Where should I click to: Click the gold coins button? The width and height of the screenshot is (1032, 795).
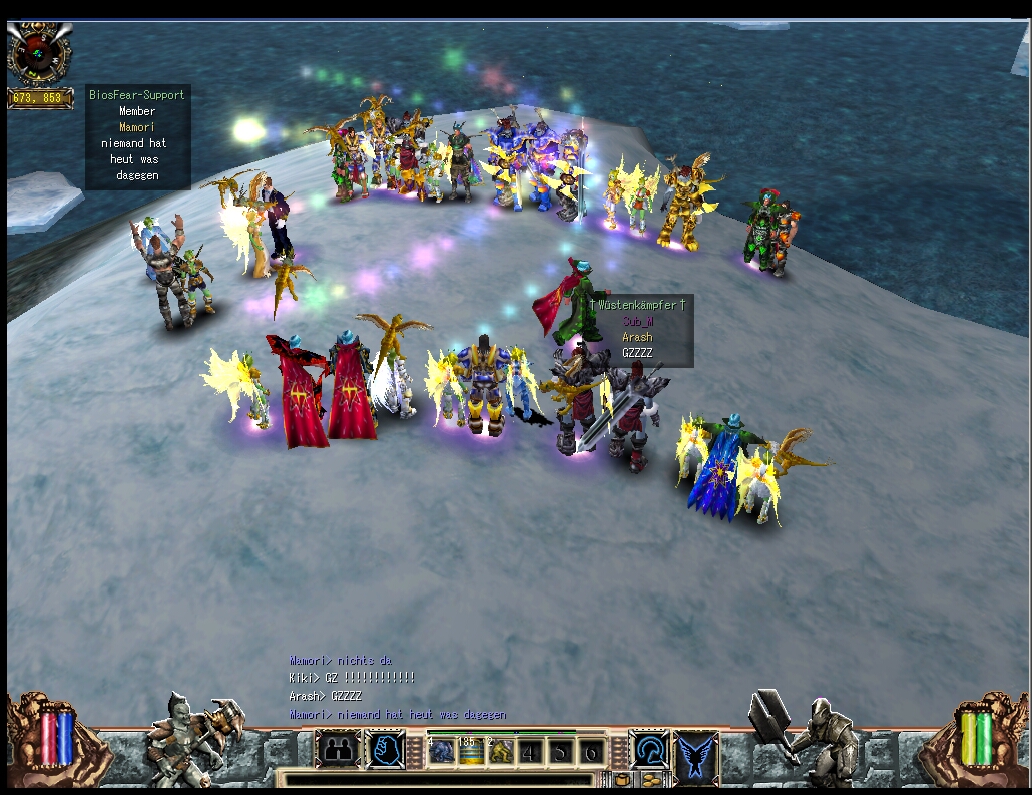tap(650, 779)
